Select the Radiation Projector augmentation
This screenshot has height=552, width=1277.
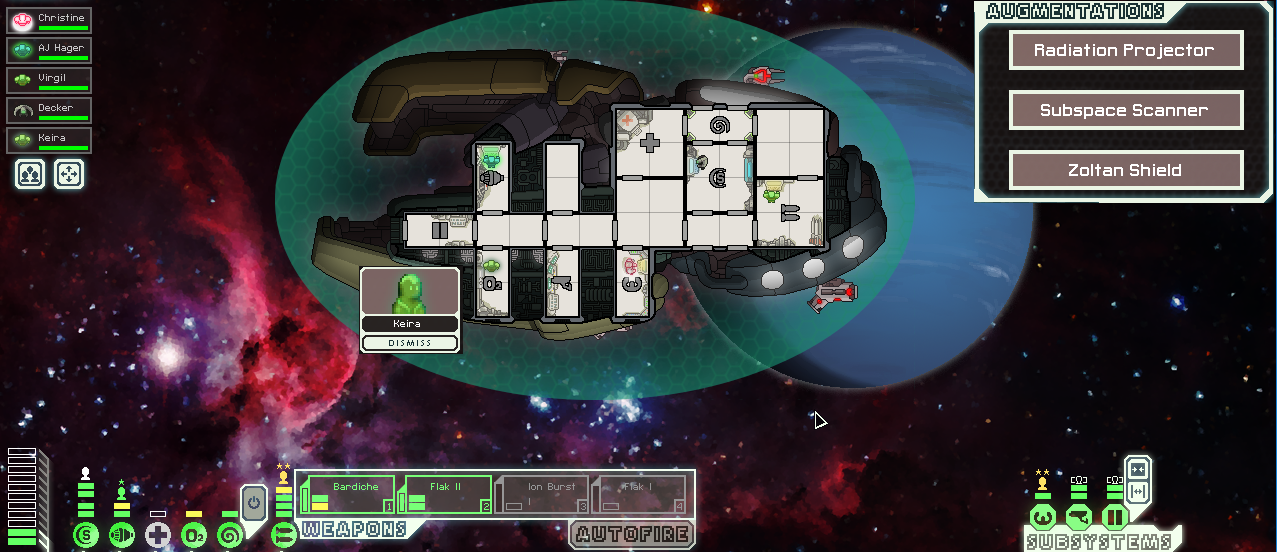tap(1125, 50)
